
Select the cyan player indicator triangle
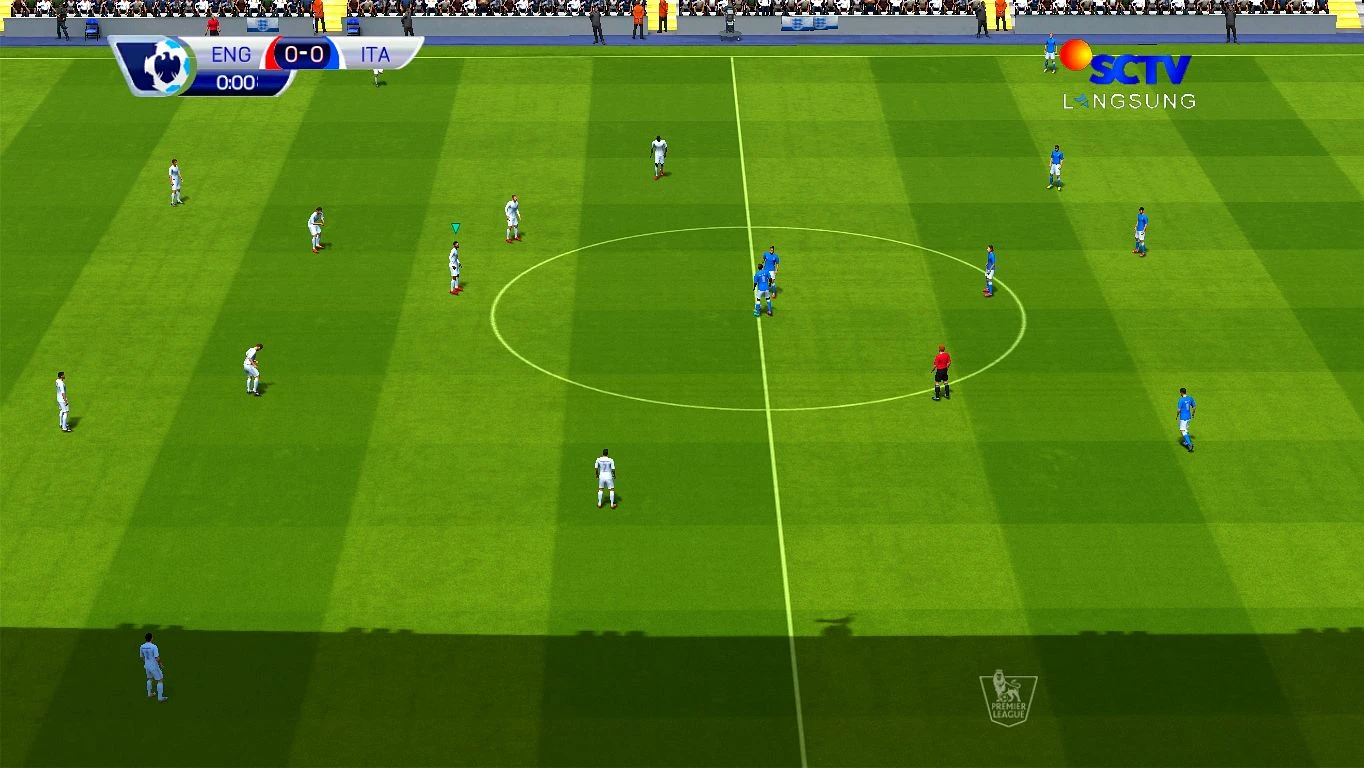[x=455, y=228]
